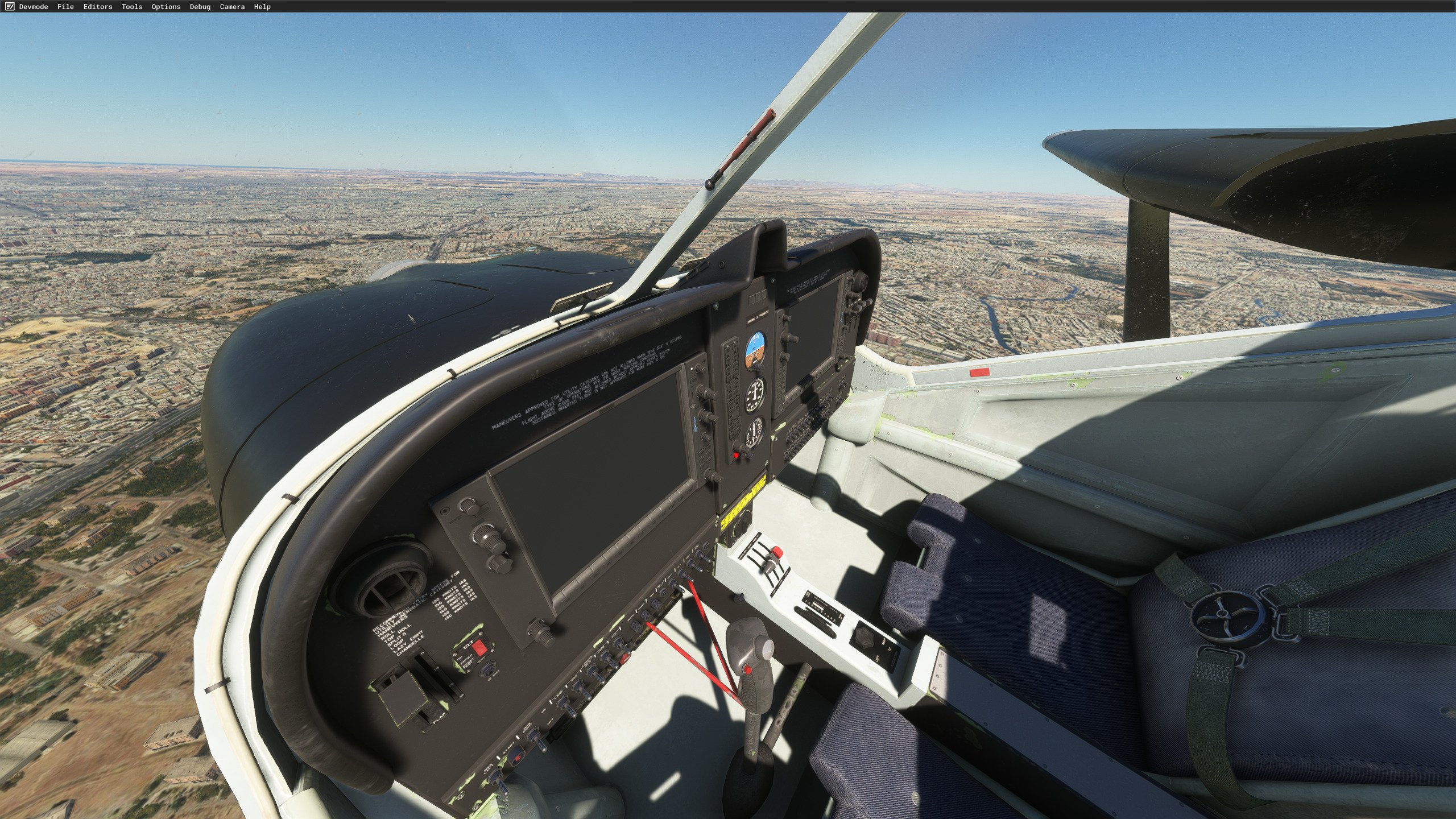The width and height of the screenshot is (1456, 819).
Task: Open the Editors menu
Action: [98, 7]
